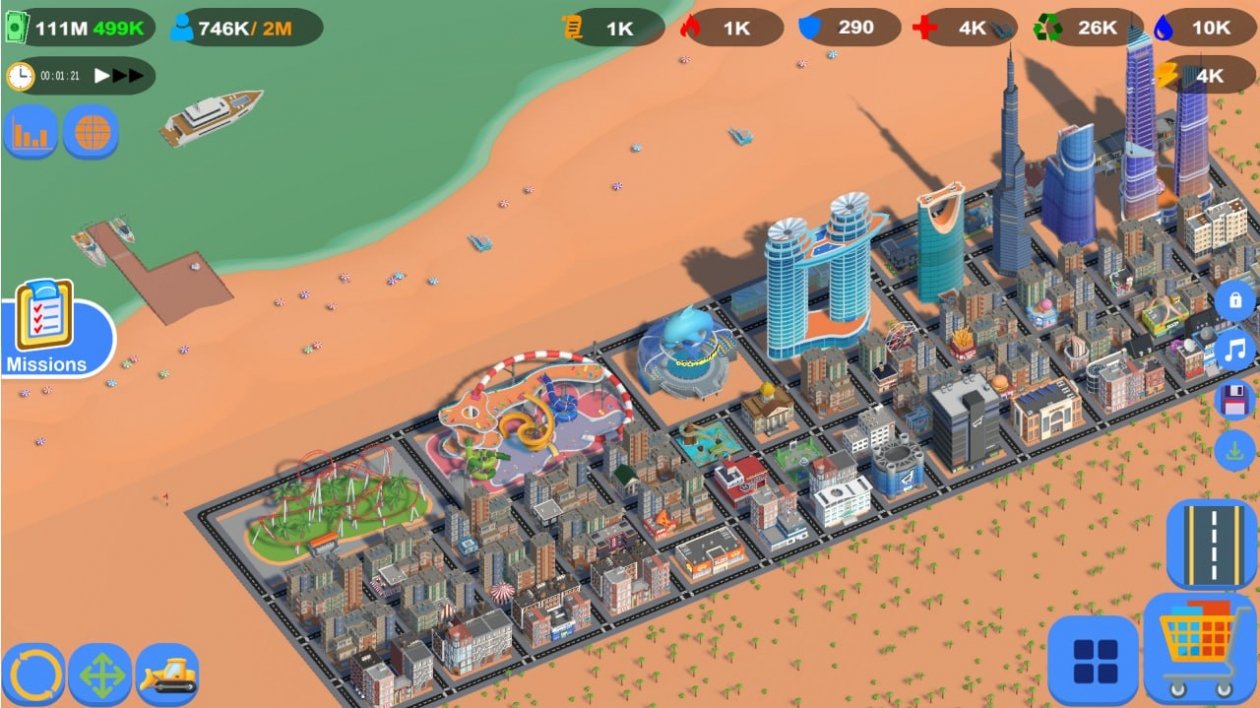Open the four-square grid menu
Image resolution: width=1260 pixels, height=708 pixels.
[1094, 660]
